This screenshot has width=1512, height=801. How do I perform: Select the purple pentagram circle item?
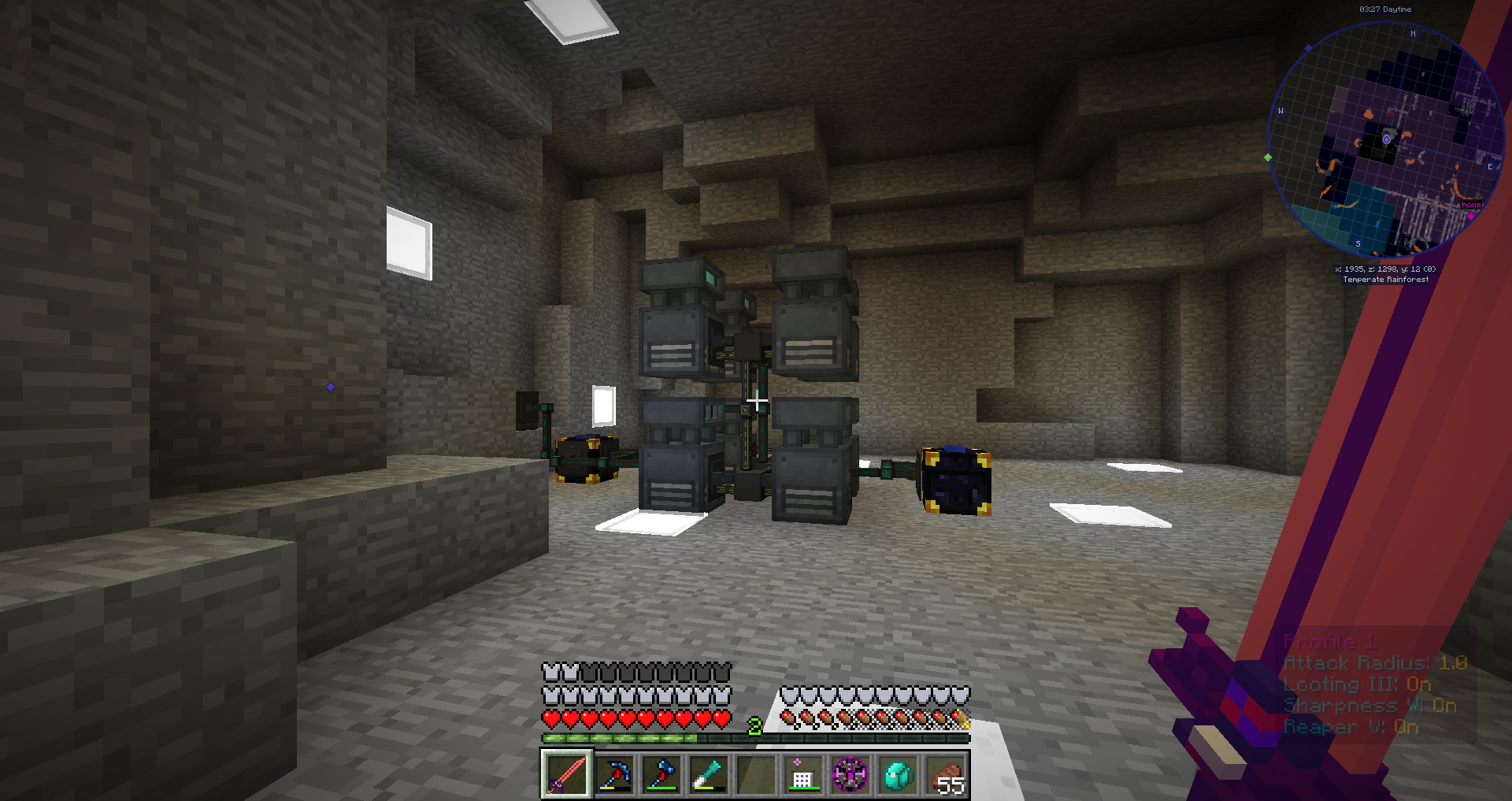850,774
